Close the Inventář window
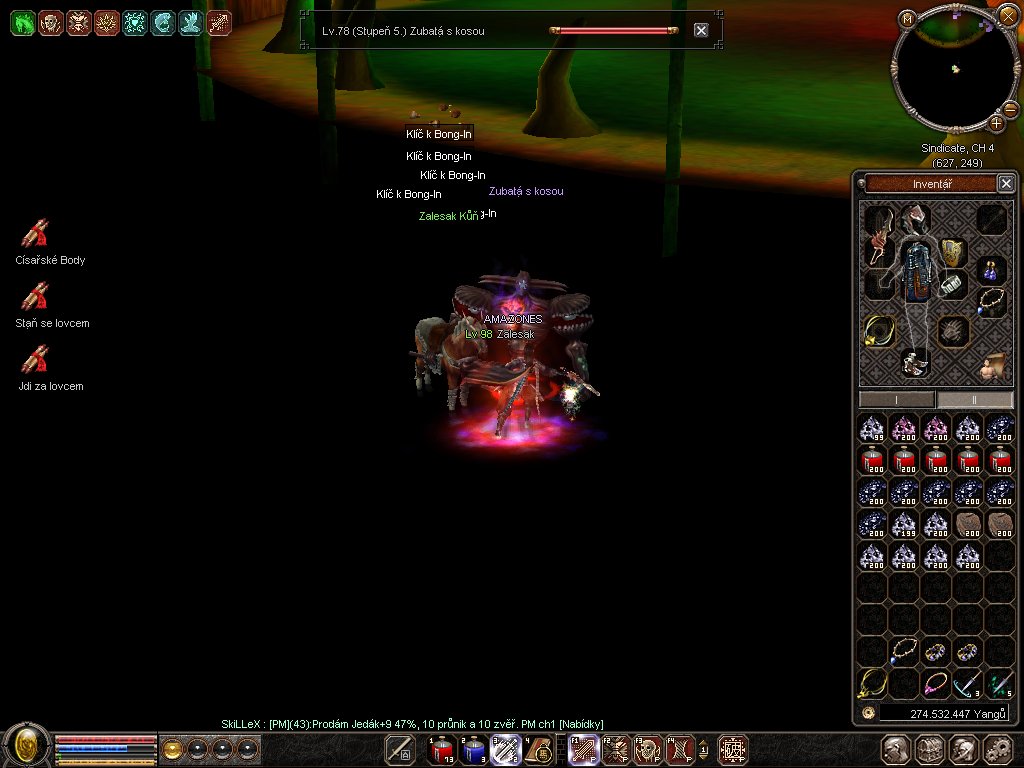 1006,183
